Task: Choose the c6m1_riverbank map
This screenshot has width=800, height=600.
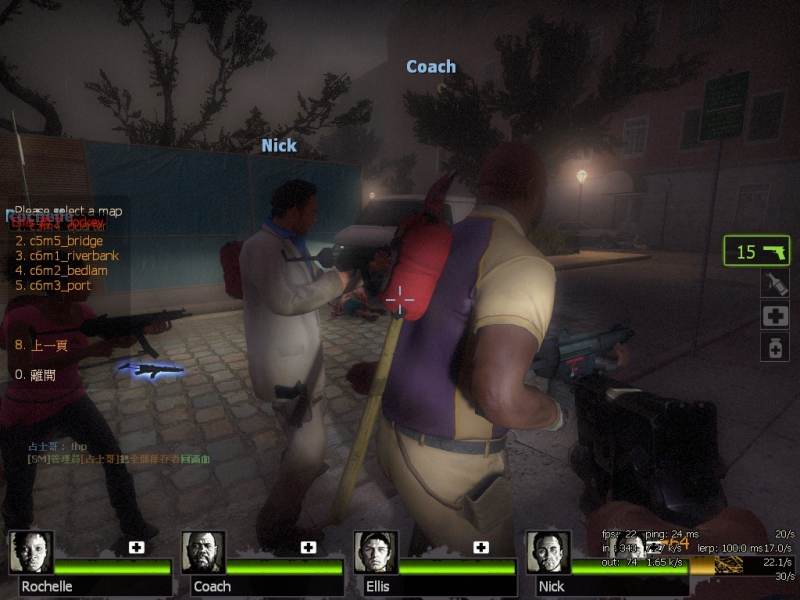Action: pyautogui.click(x=65, y=255)
